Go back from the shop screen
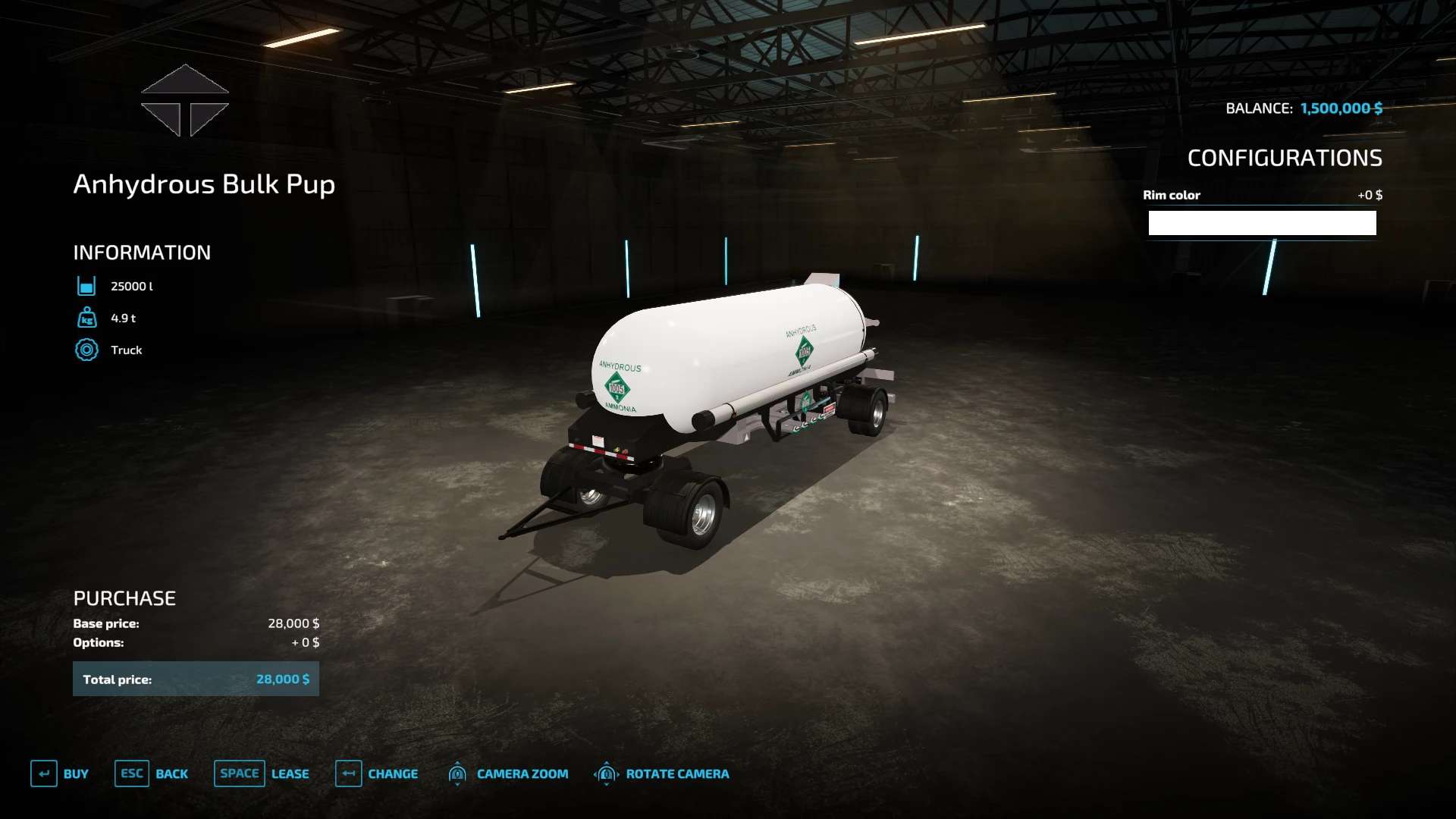The height and width of the screenshot is (819, 1456). coord(152,773)
